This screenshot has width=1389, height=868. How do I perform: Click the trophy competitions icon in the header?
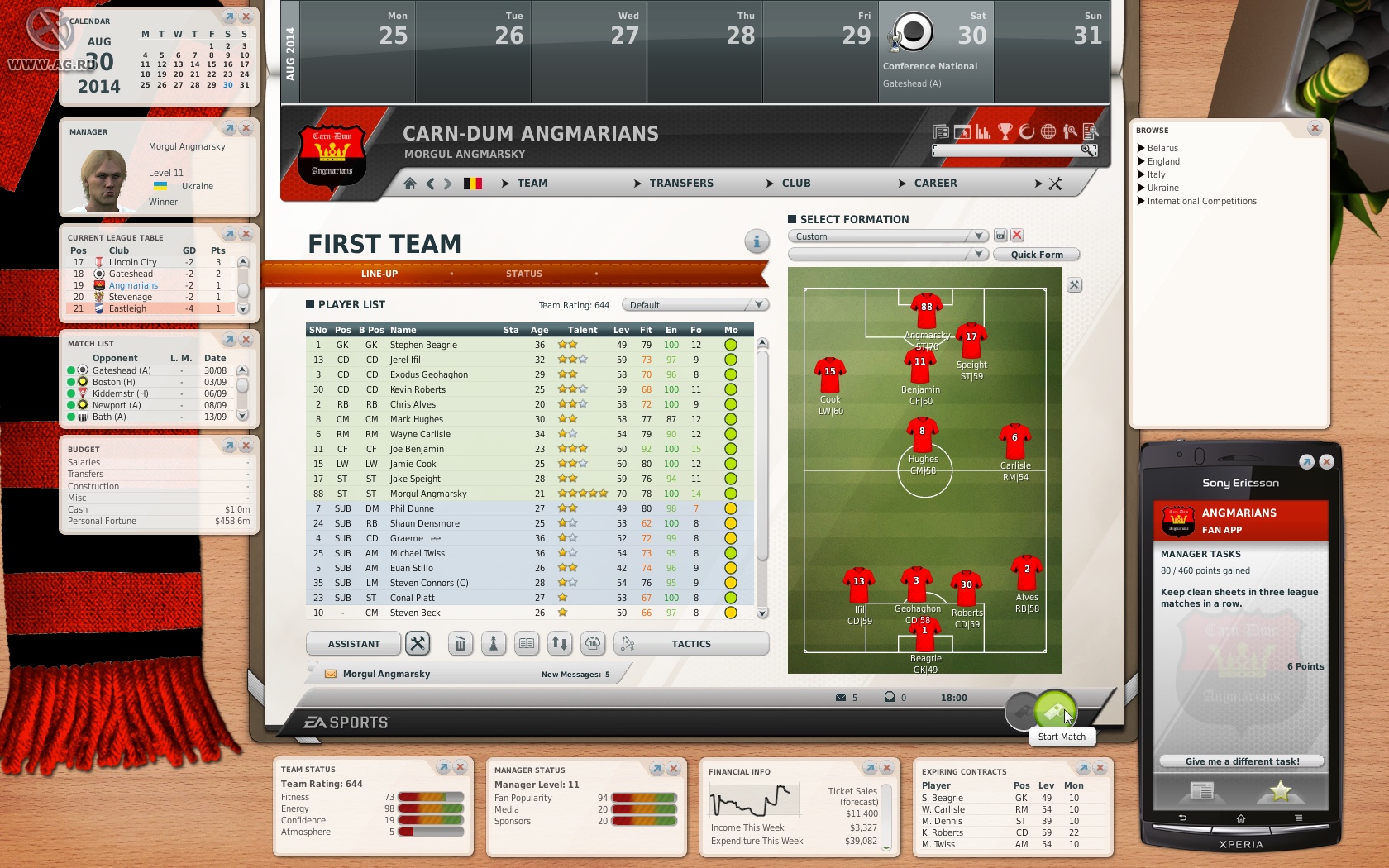(1004, 132)
